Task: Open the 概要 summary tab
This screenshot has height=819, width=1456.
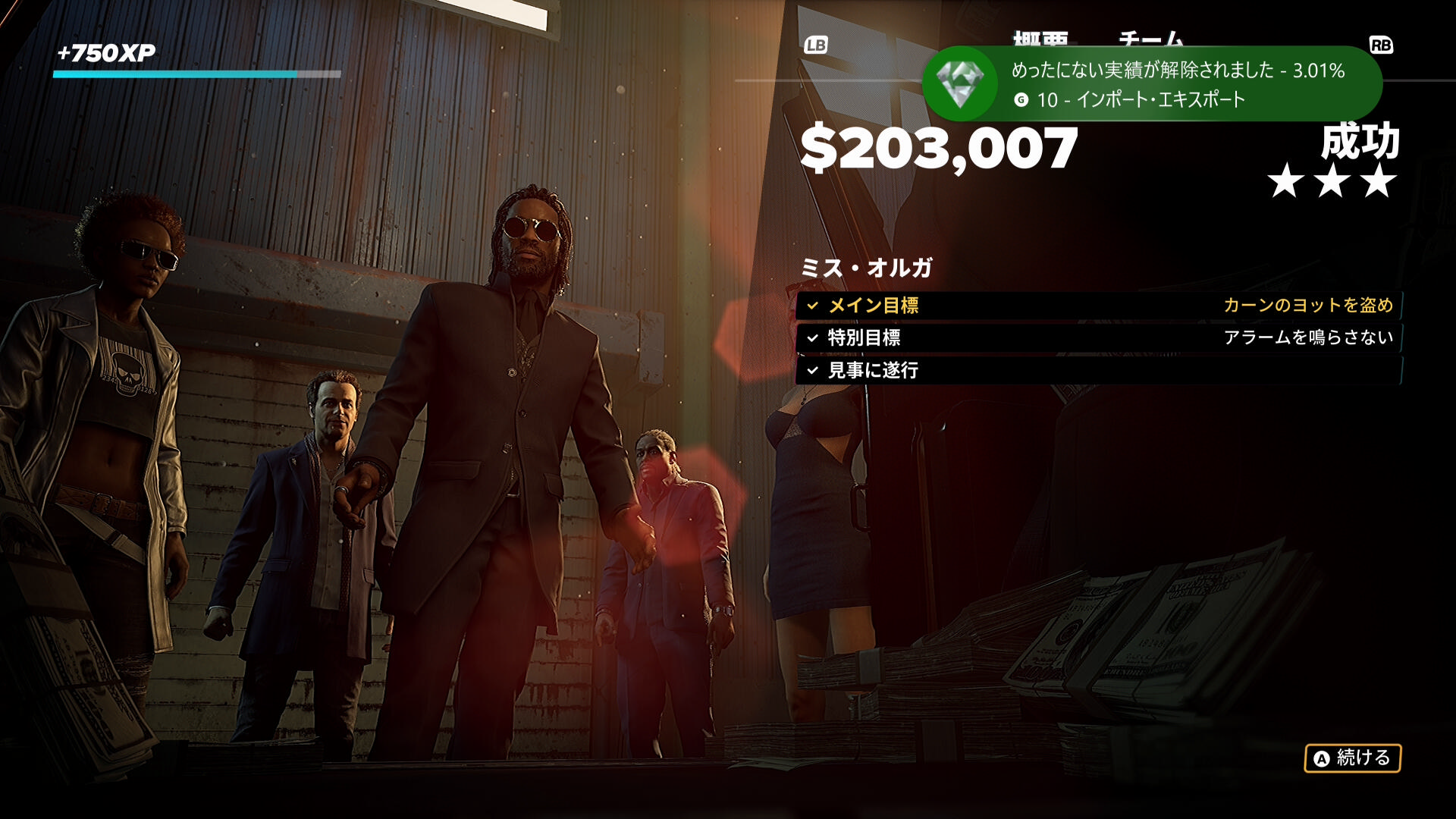Action: (x=1040, y=38)
